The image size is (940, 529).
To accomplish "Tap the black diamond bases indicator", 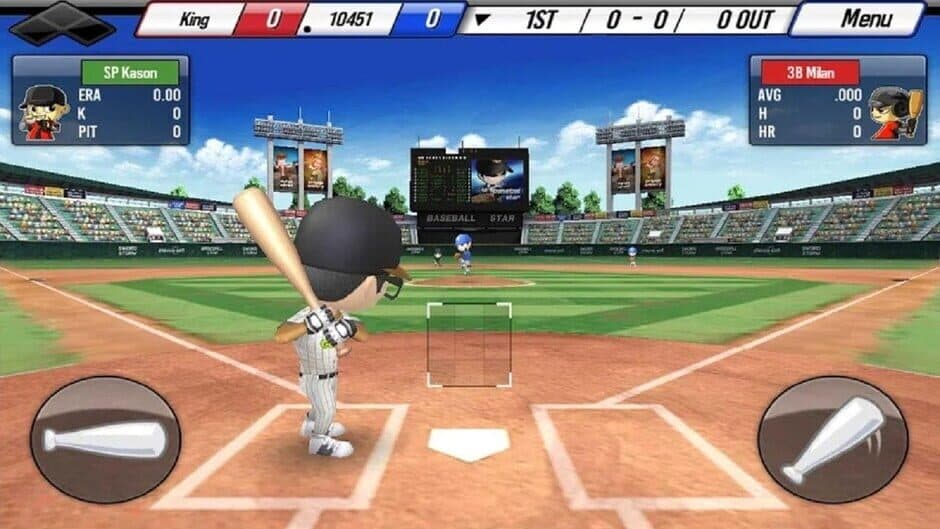I will pyautogui.click(x=62, y=23).
